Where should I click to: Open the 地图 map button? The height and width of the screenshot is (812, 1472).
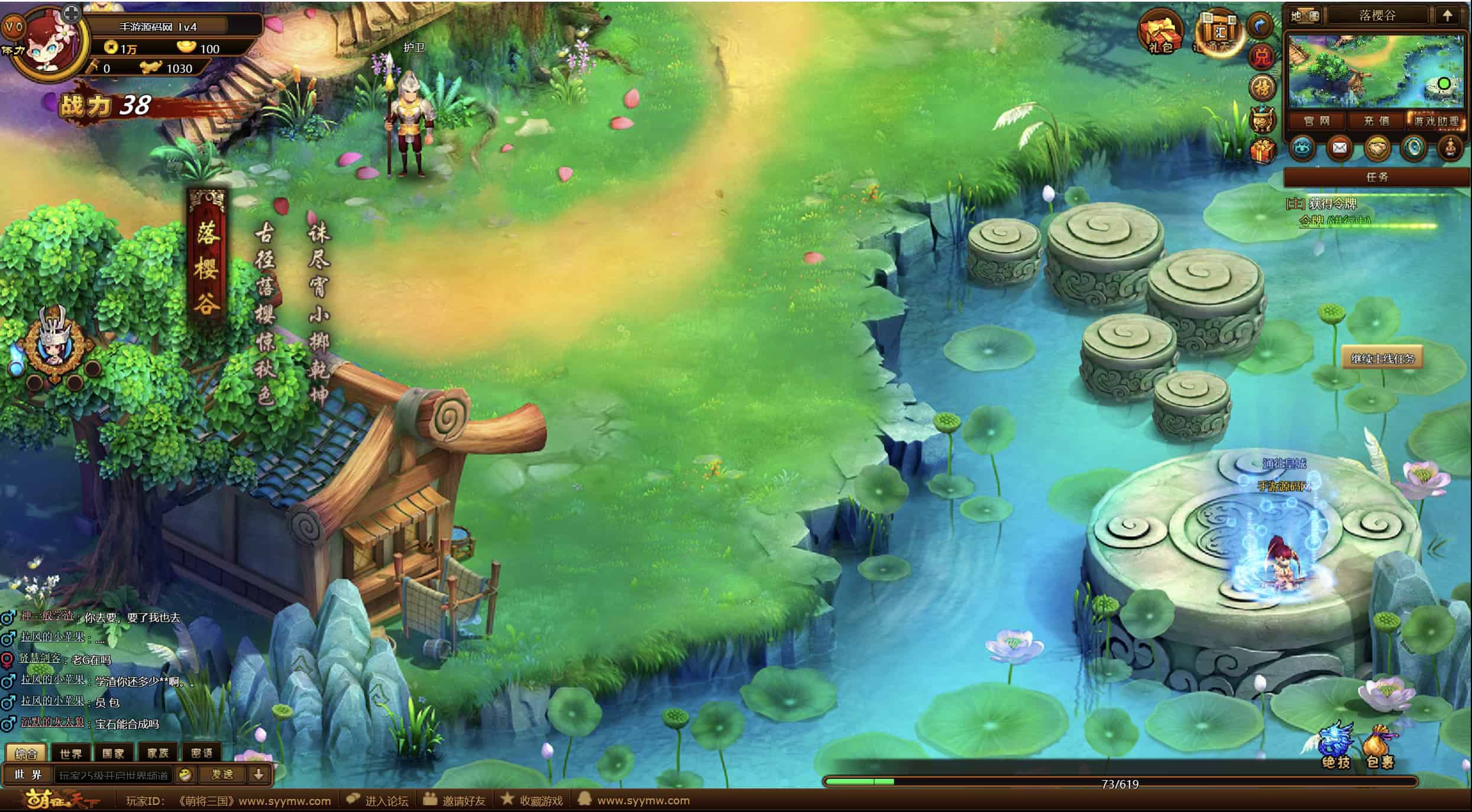pyautogui.click(x=1305, y=16)
